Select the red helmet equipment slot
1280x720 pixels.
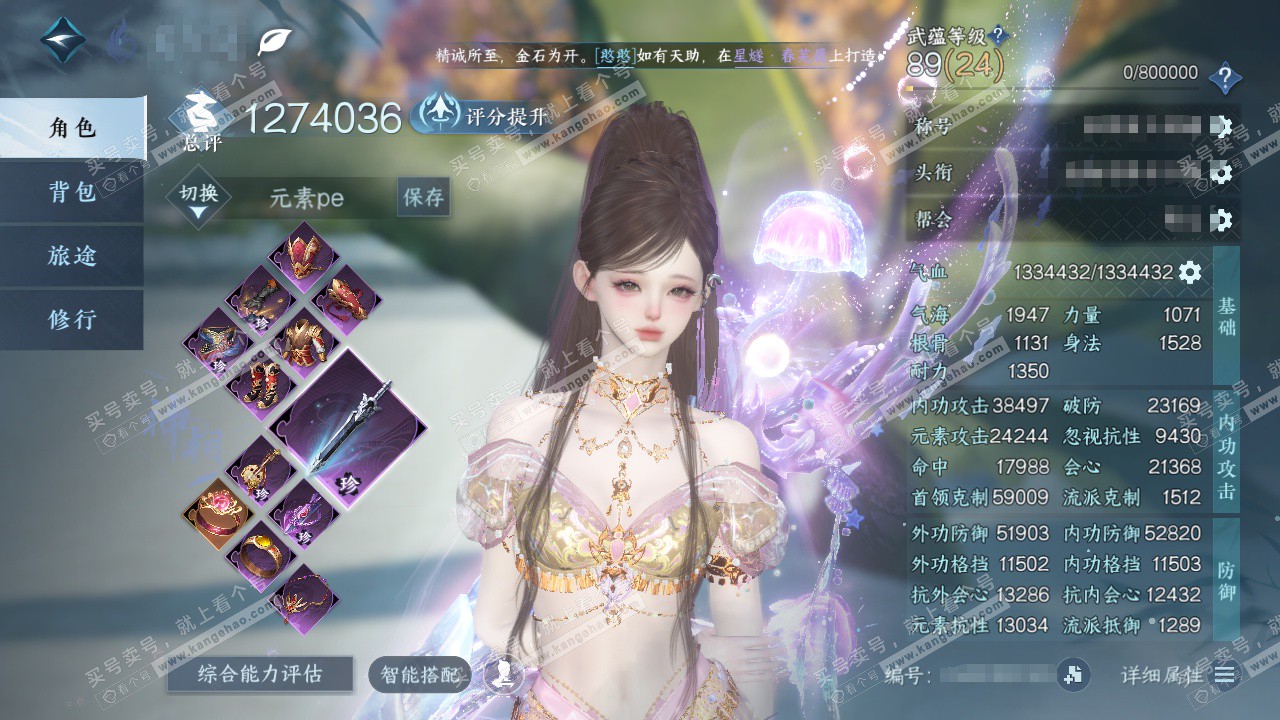tap(303, 252)
